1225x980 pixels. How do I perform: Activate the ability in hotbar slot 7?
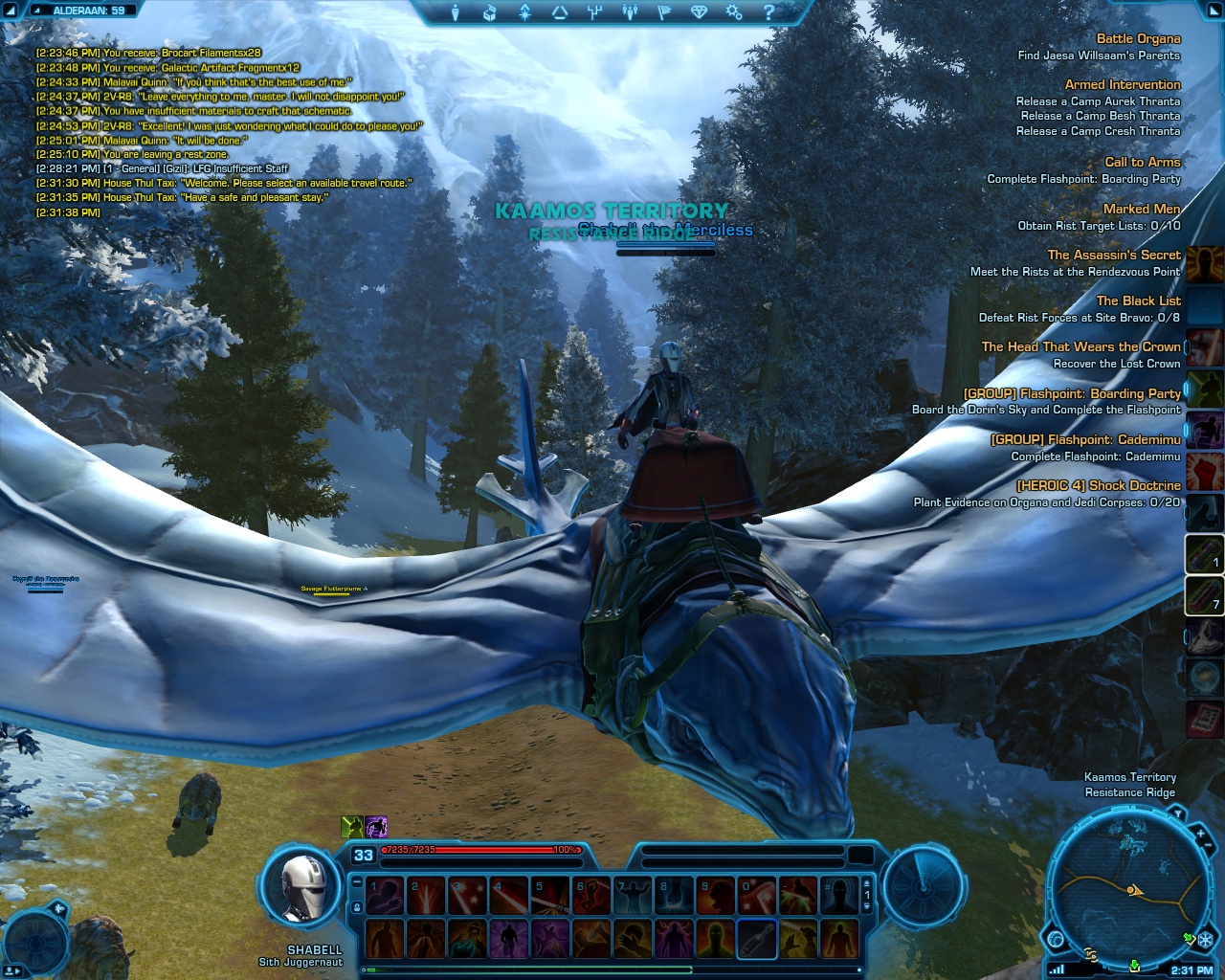click(633, 897)
